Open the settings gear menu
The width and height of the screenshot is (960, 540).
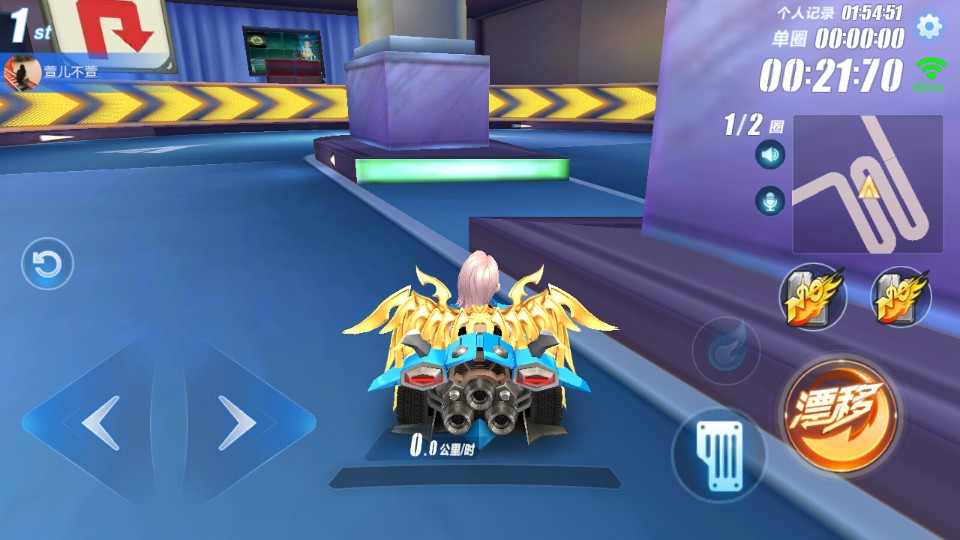(929, 27)
